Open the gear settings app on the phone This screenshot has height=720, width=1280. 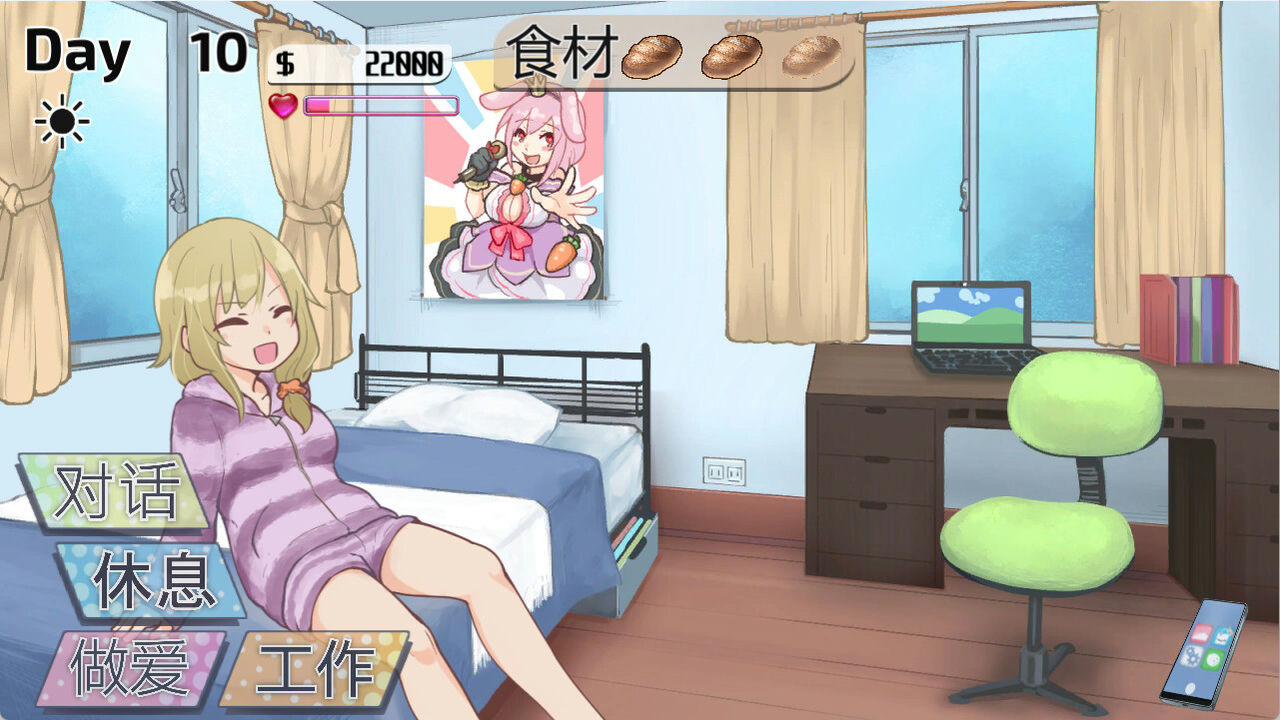click(x=1192, y=656)
